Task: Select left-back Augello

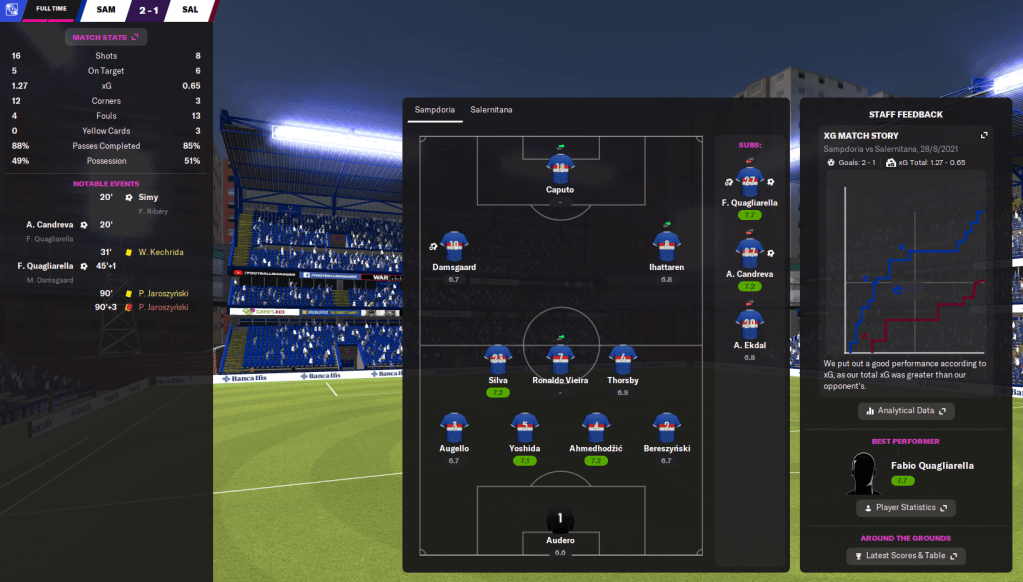Action: click(454, 428)
